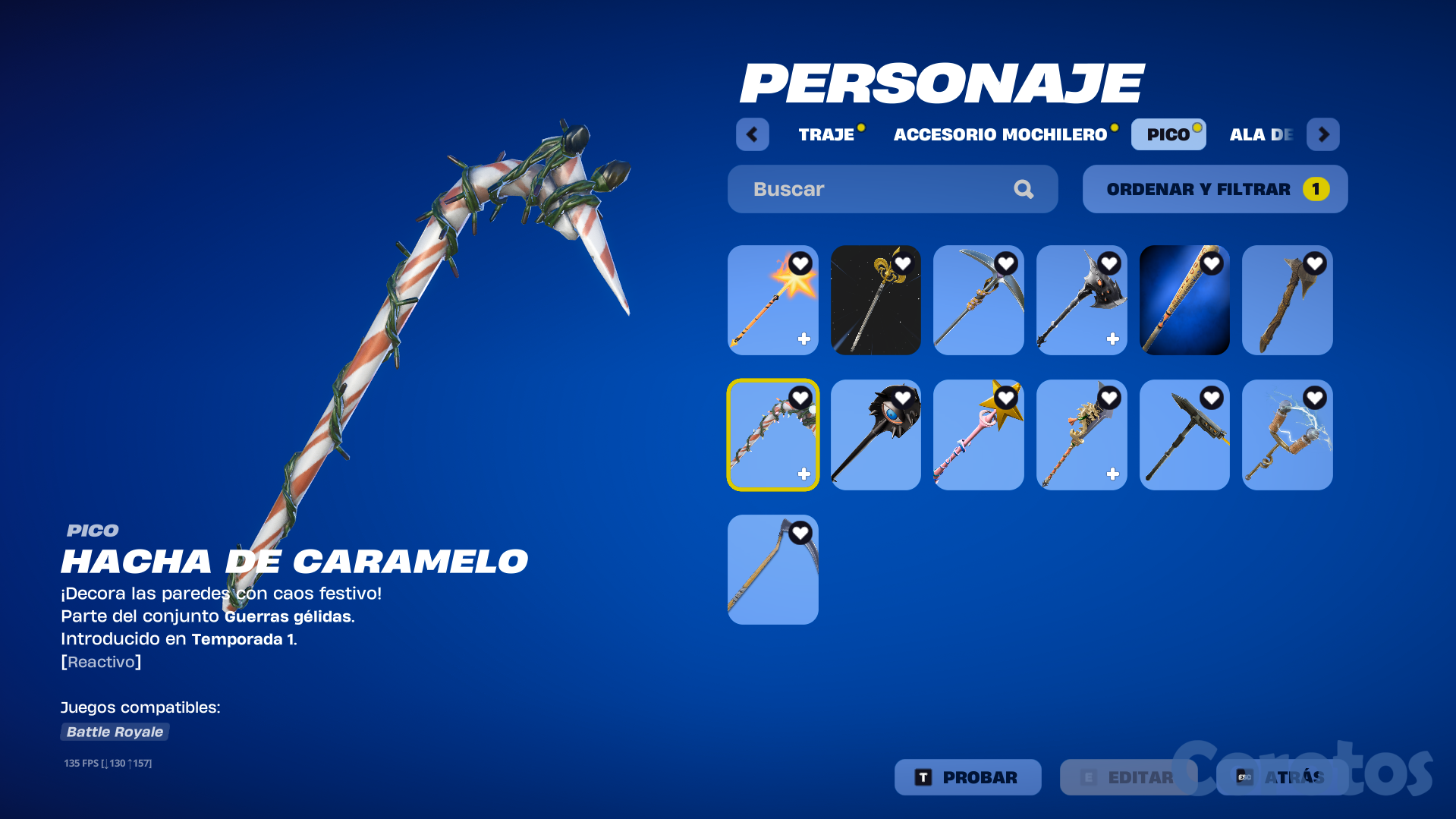Select the lightning tongs pickaxe
This screenshot has width=1456, height=819.
(x=1288, y=434)
